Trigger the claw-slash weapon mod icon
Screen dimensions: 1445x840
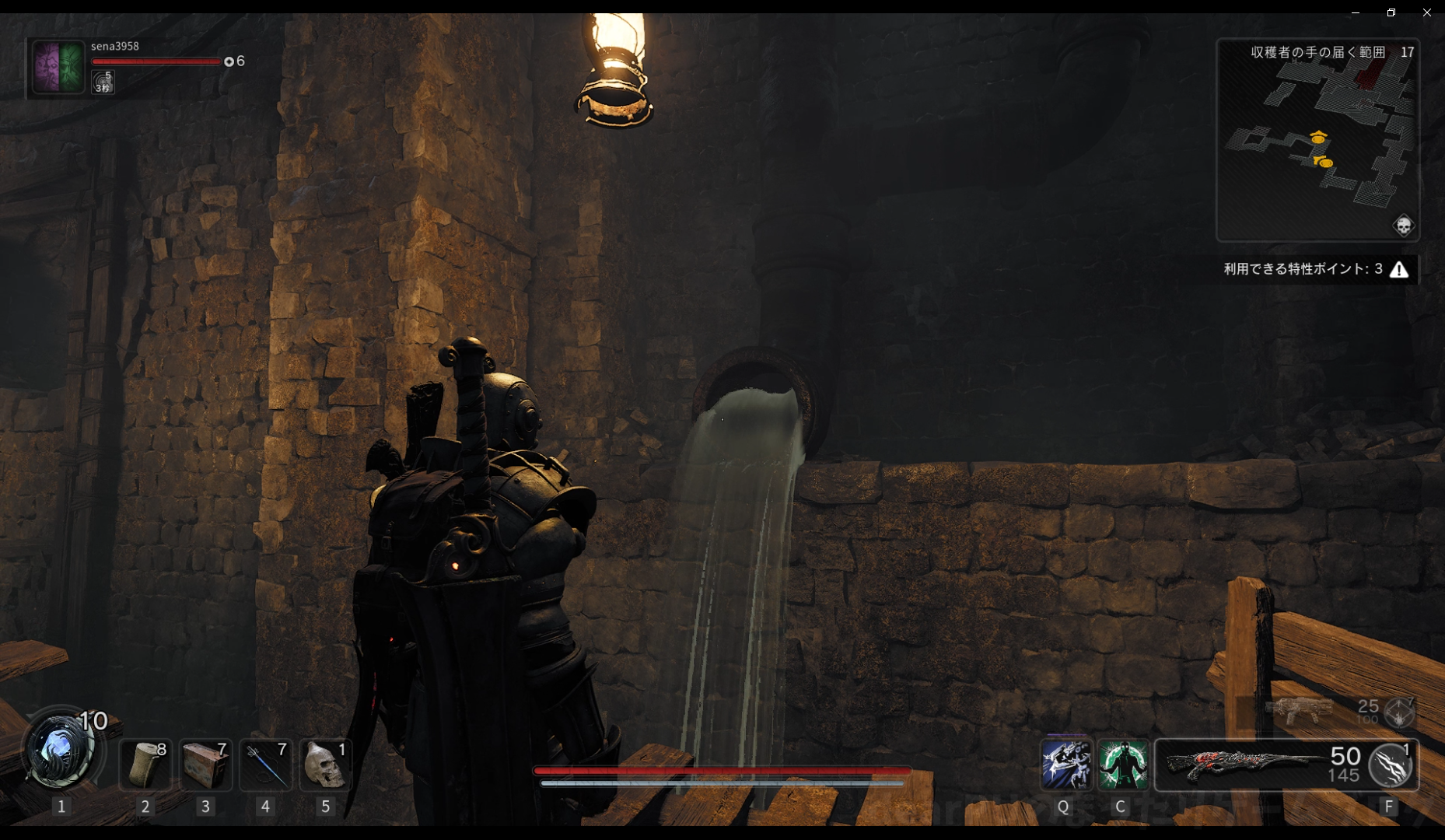point(1391,765)
